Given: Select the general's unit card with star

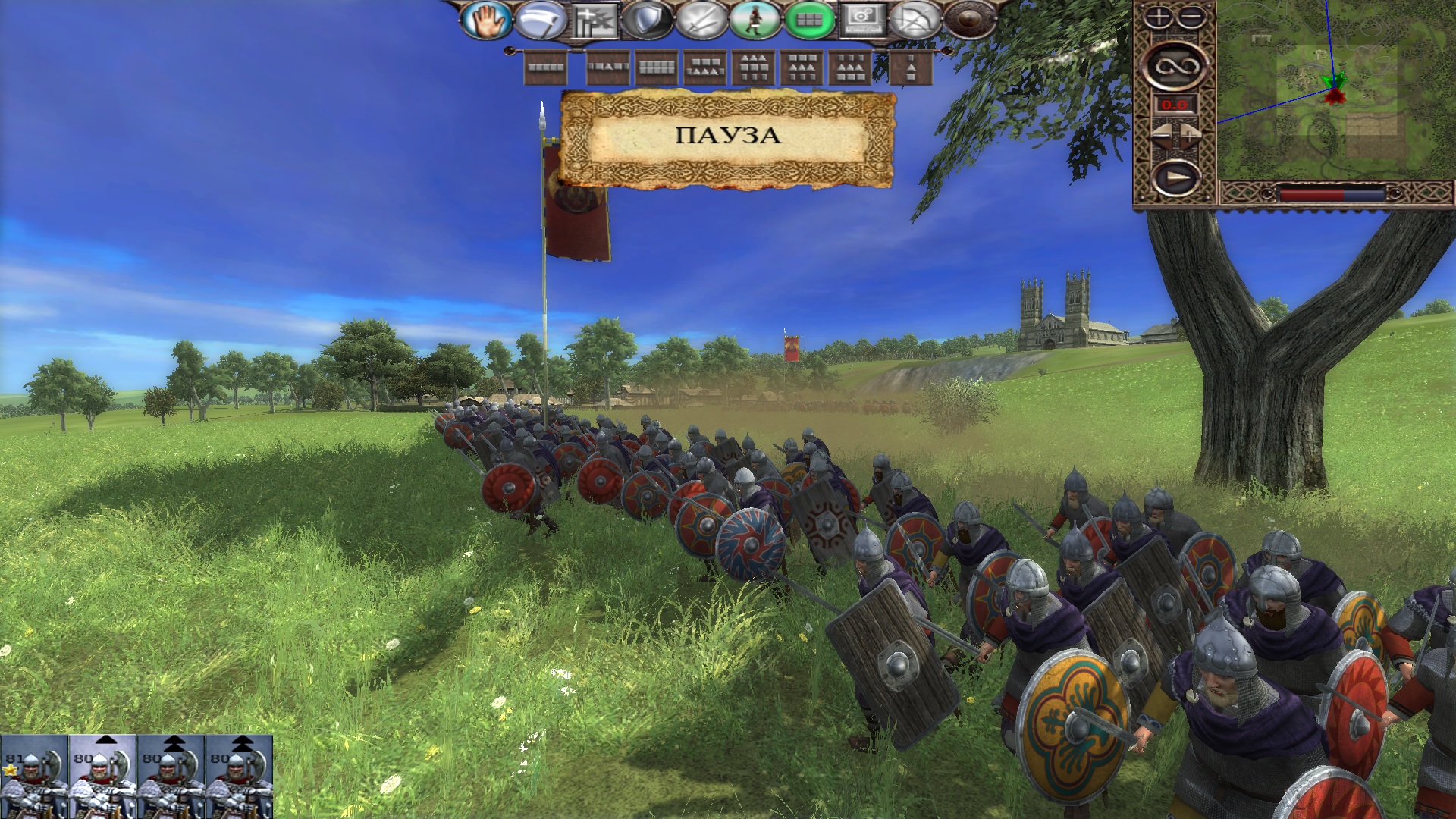Looking at the screenshot, I should 34,777.
